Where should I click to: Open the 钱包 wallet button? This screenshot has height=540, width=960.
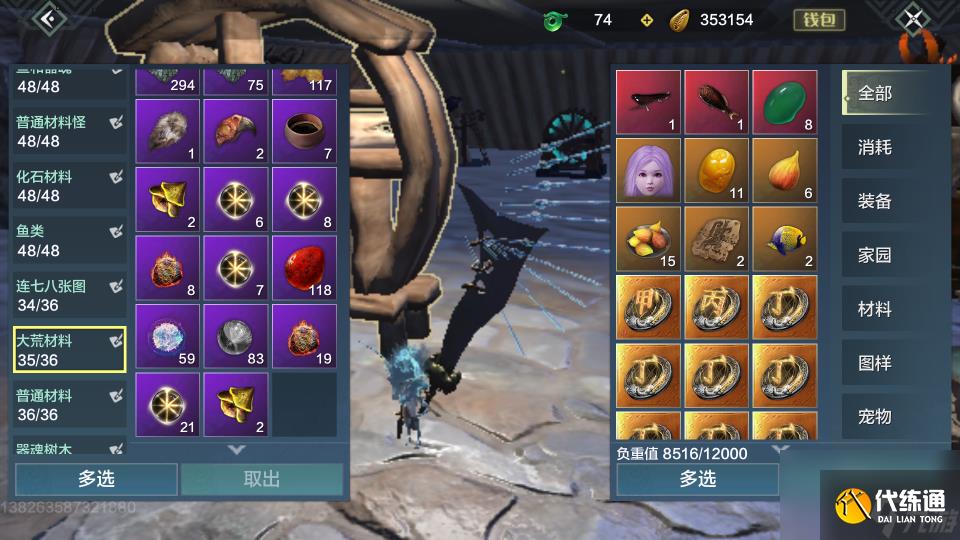(818, 19)
